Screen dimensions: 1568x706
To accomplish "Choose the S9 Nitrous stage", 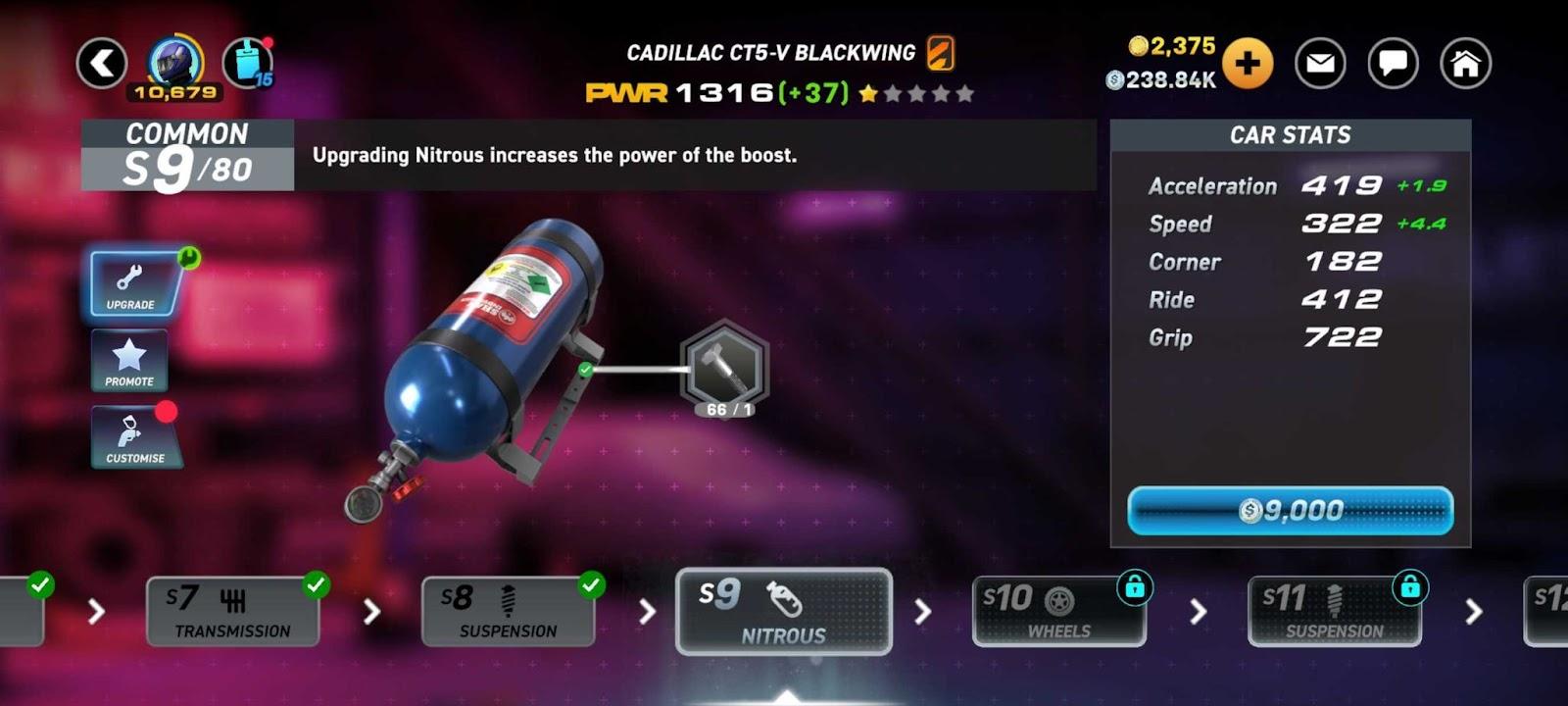I will (x=784, y=612).
